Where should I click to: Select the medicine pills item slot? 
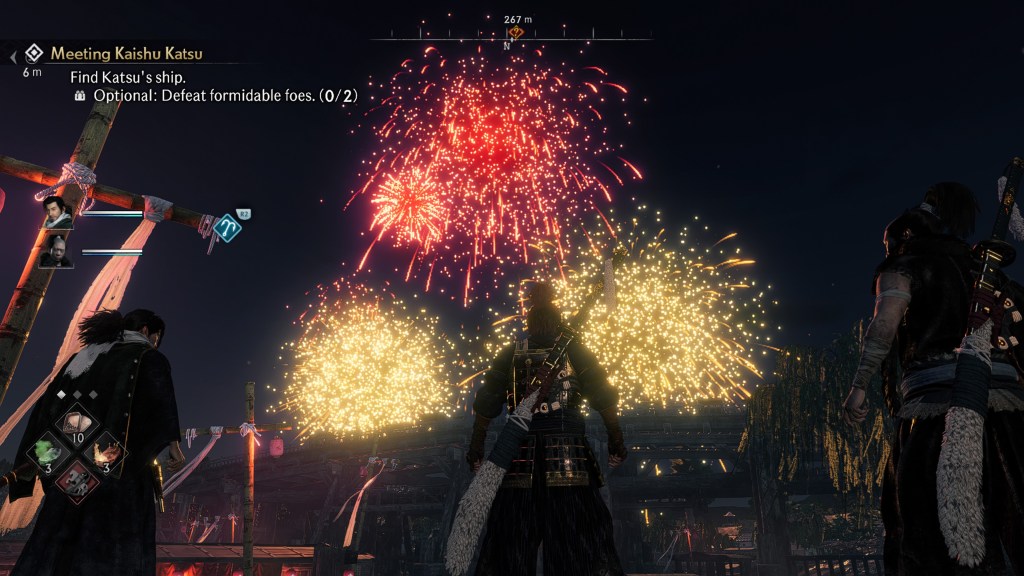point(77,422)
